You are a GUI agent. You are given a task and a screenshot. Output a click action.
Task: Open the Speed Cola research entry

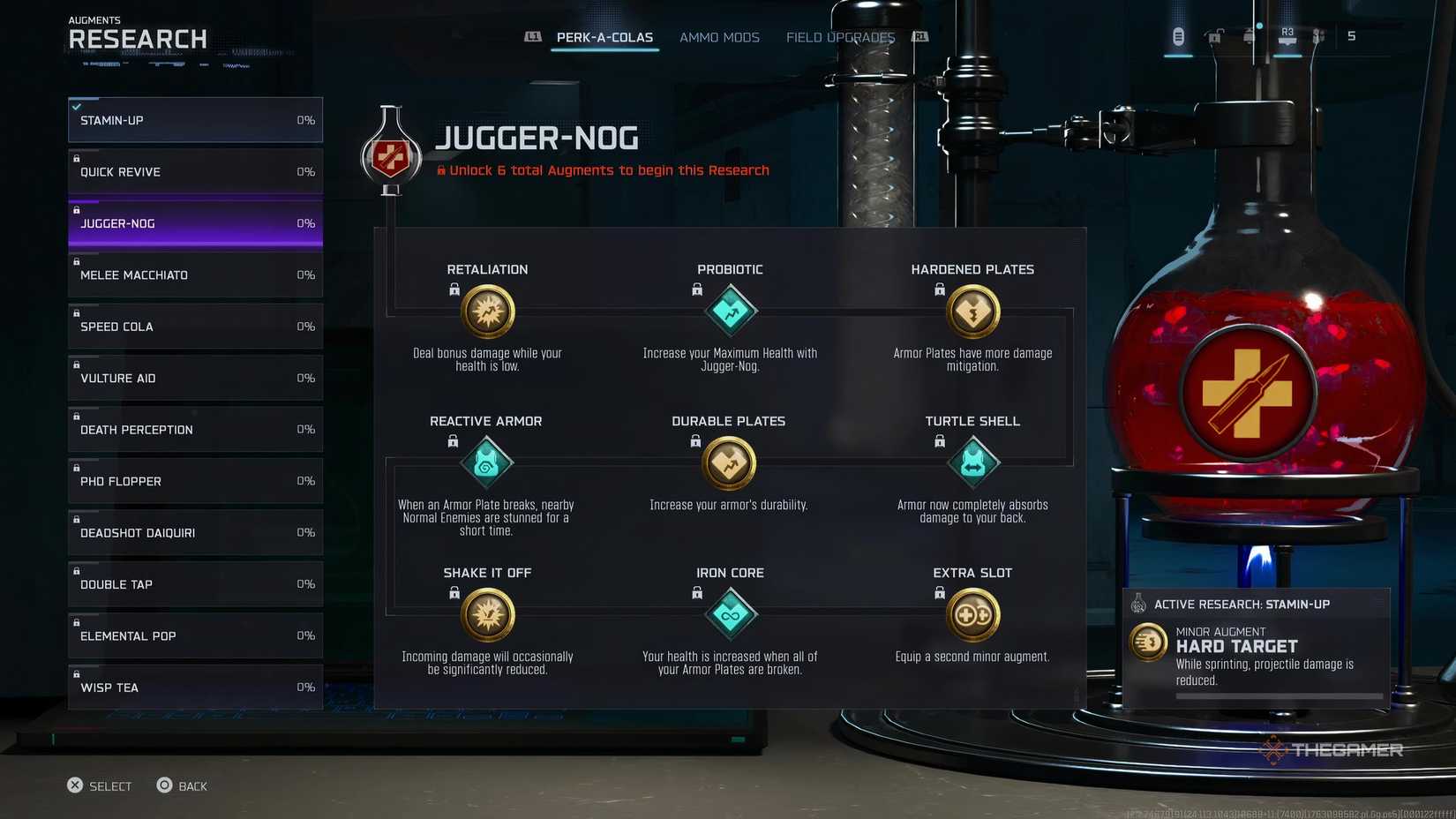click(x=194, y=326)
